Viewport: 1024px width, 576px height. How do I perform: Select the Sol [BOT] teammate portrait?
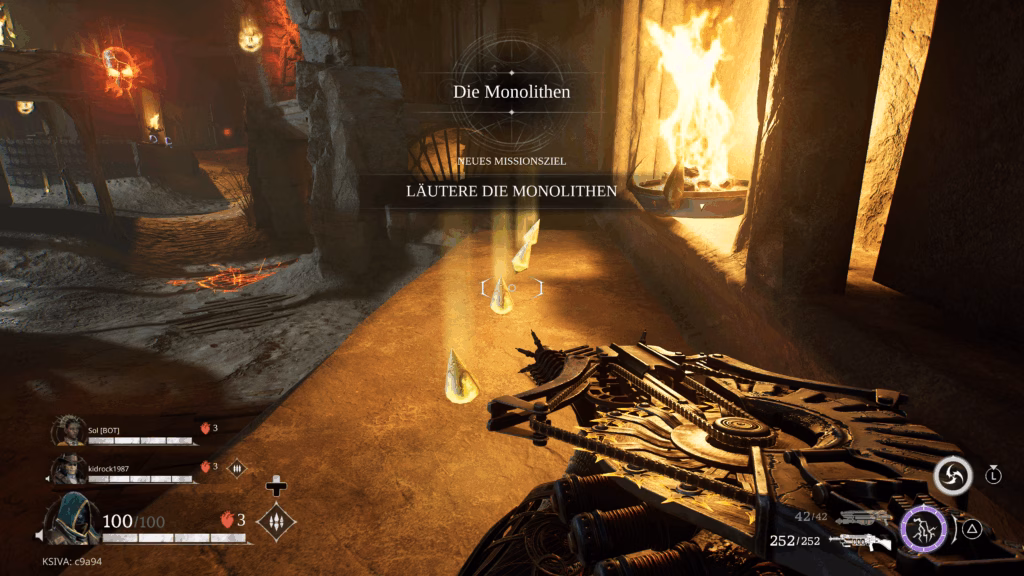pos(68,430)
